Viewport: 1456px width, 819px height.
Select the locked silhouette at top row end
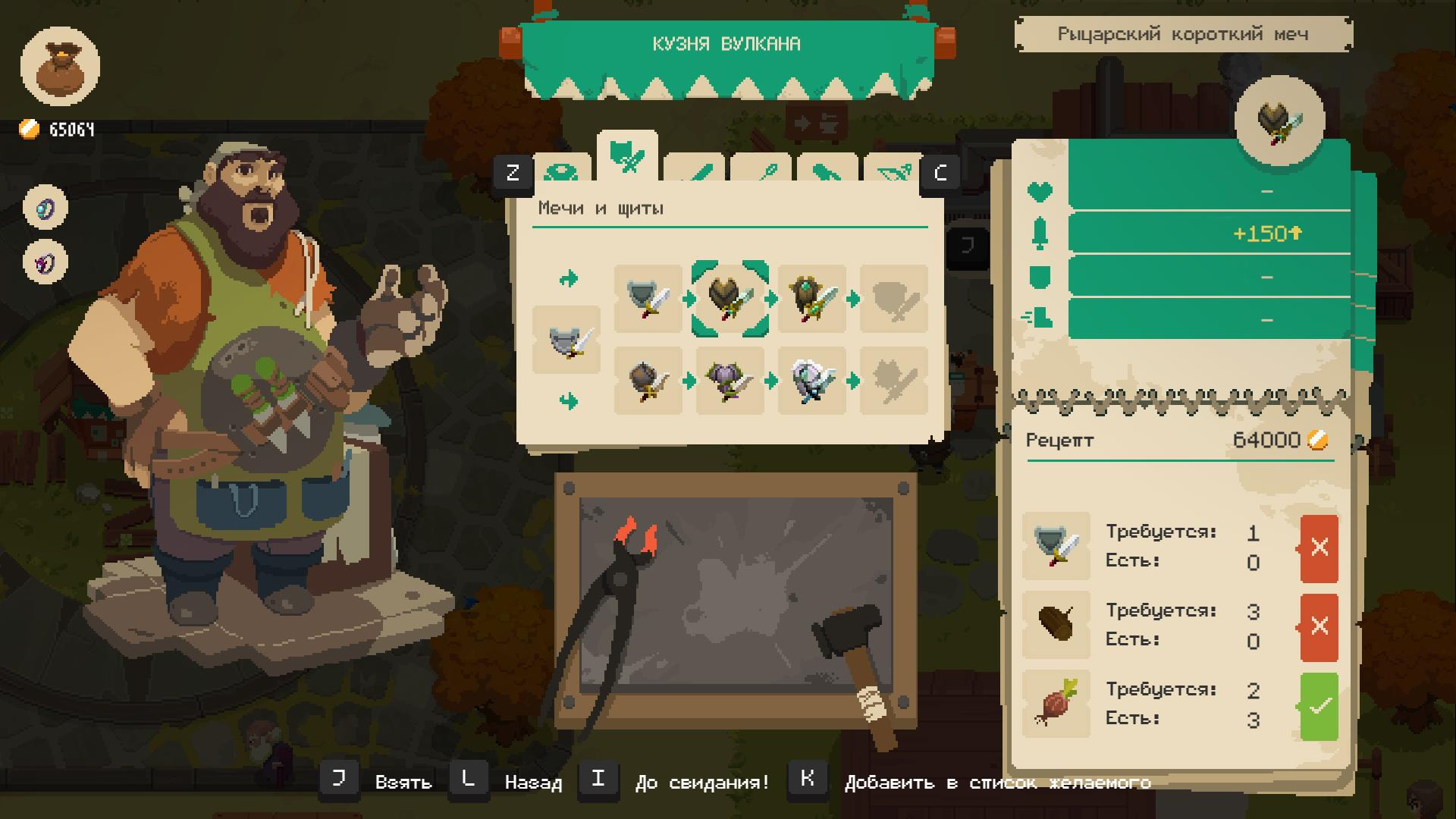pyautogui.click(x=893, y=299)
